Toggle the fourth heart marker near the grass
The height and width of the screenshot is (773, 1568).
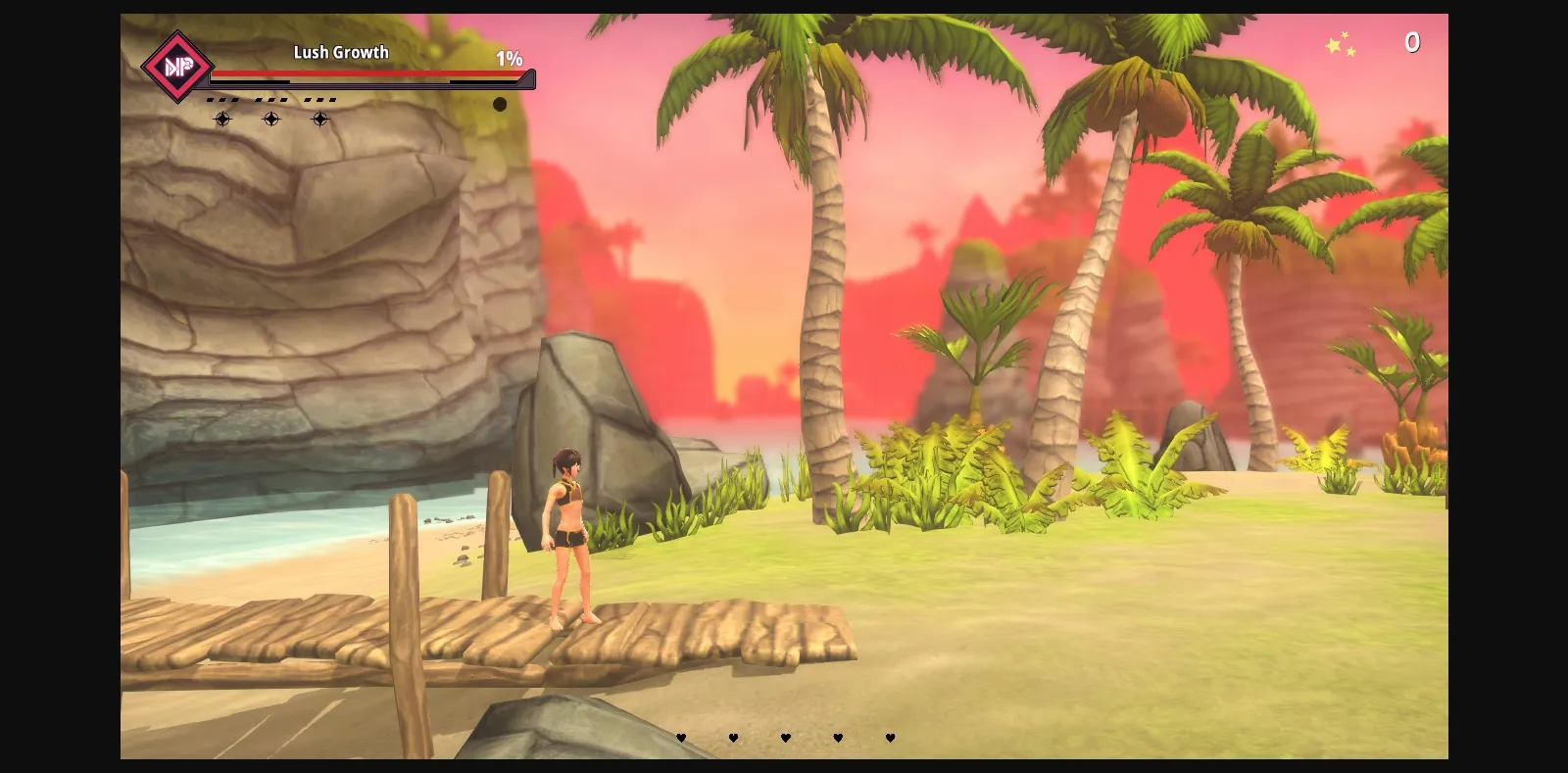pos(836,737)
